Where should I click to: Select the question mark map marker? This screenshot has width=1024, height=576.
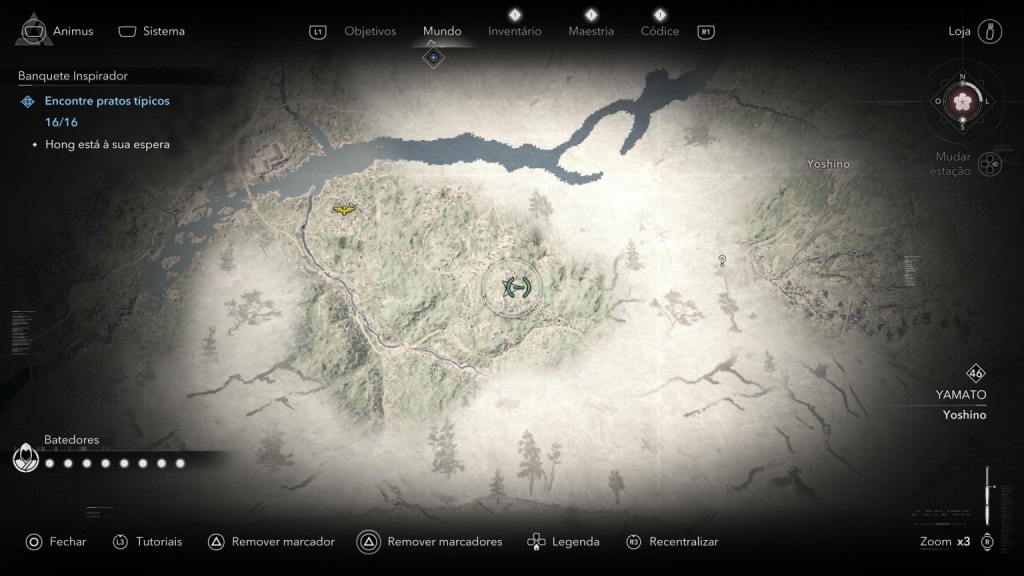722,261
